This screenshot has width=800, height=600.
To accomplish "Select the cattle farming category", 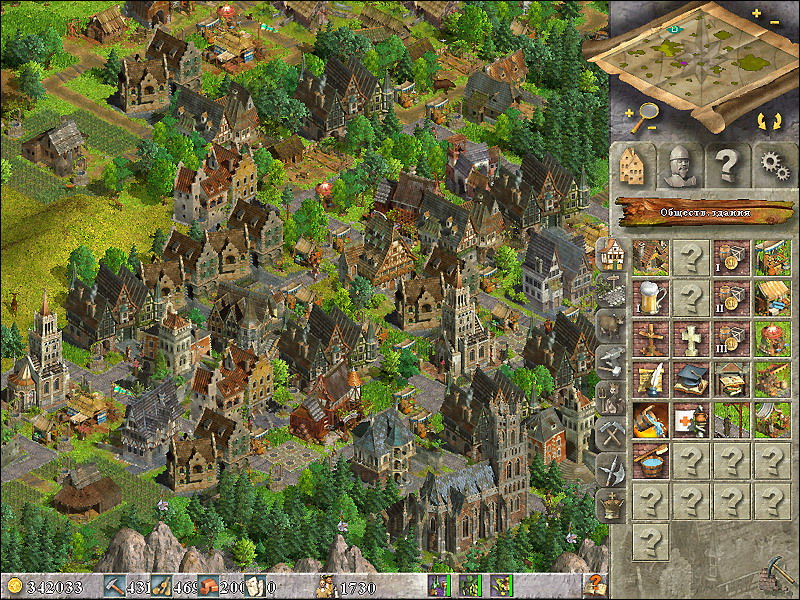I will point(610,325).
